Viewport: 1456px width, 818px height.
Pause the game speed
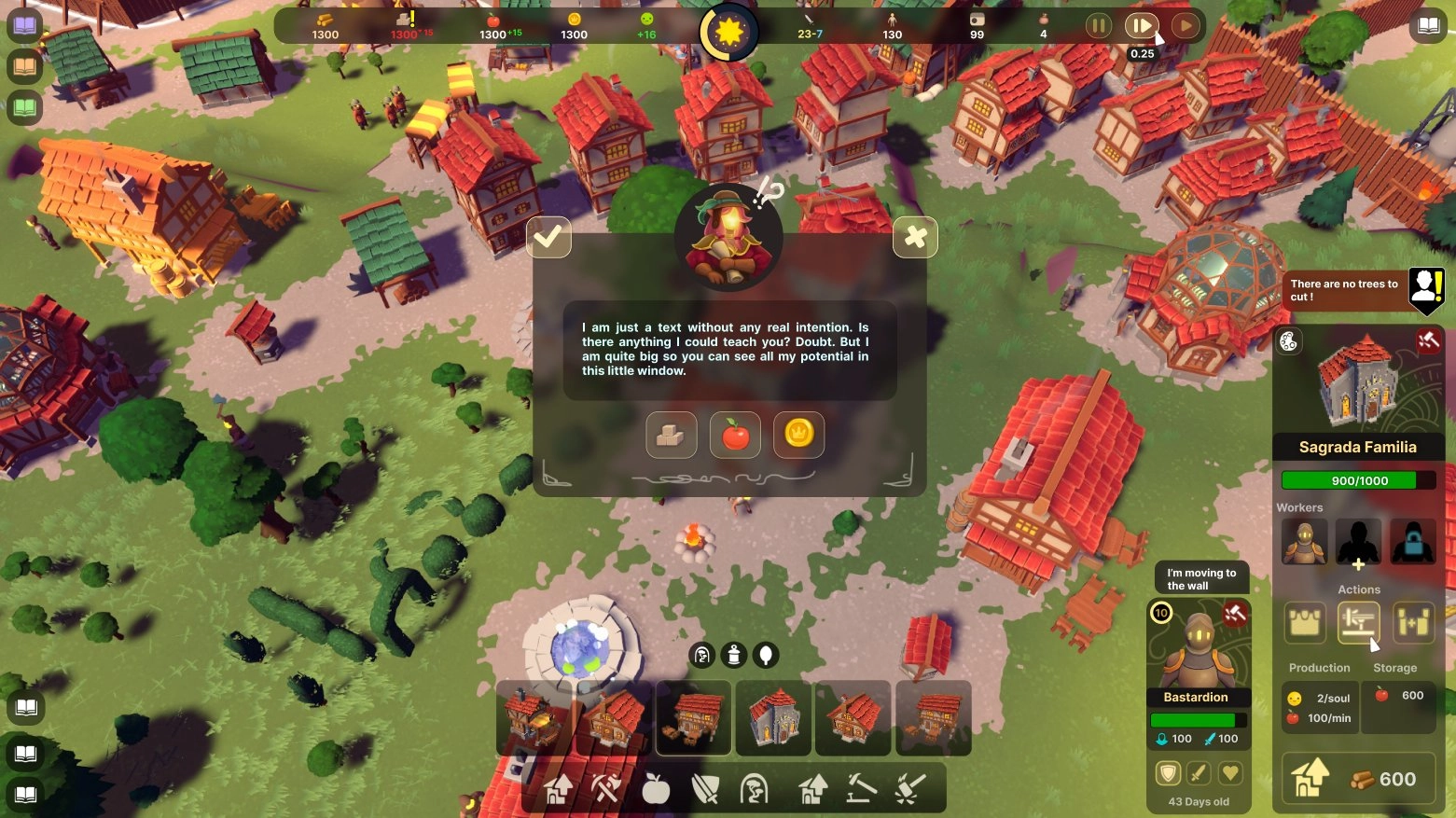click(x=1098, y=26)
